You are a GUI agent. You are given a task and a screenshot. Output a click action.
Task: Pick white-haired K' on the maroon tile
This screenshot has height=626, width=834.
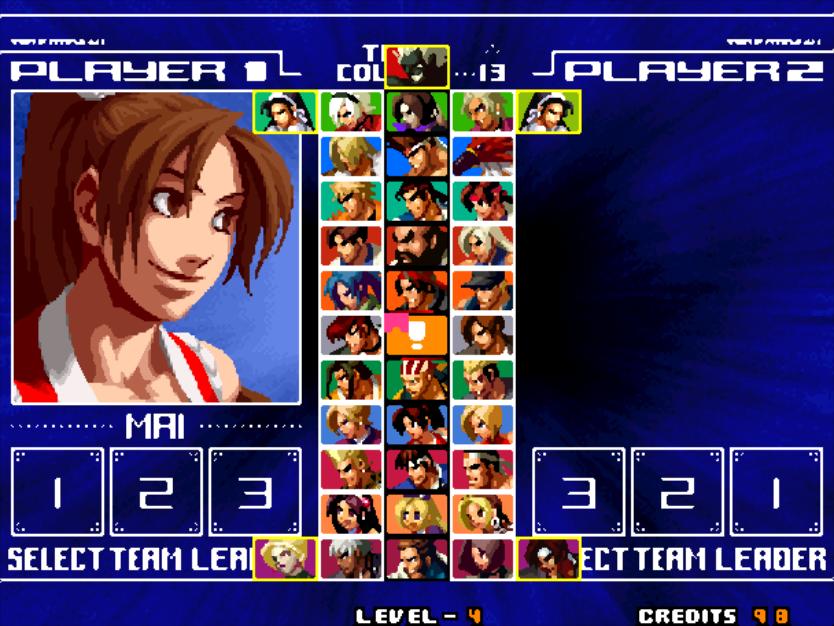point(351,558)
